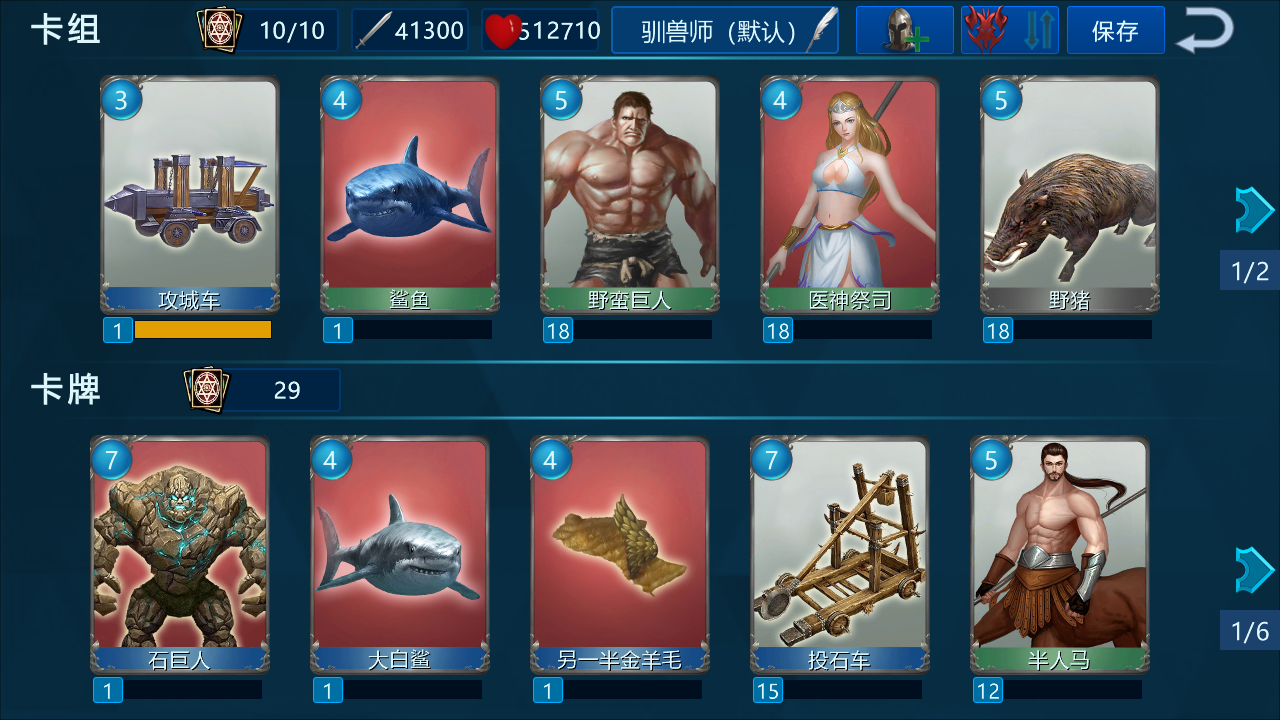This screenshot has width=1280, height=720.
Task: Click the heart health icon showing 512710
Action: pos(504,29)
